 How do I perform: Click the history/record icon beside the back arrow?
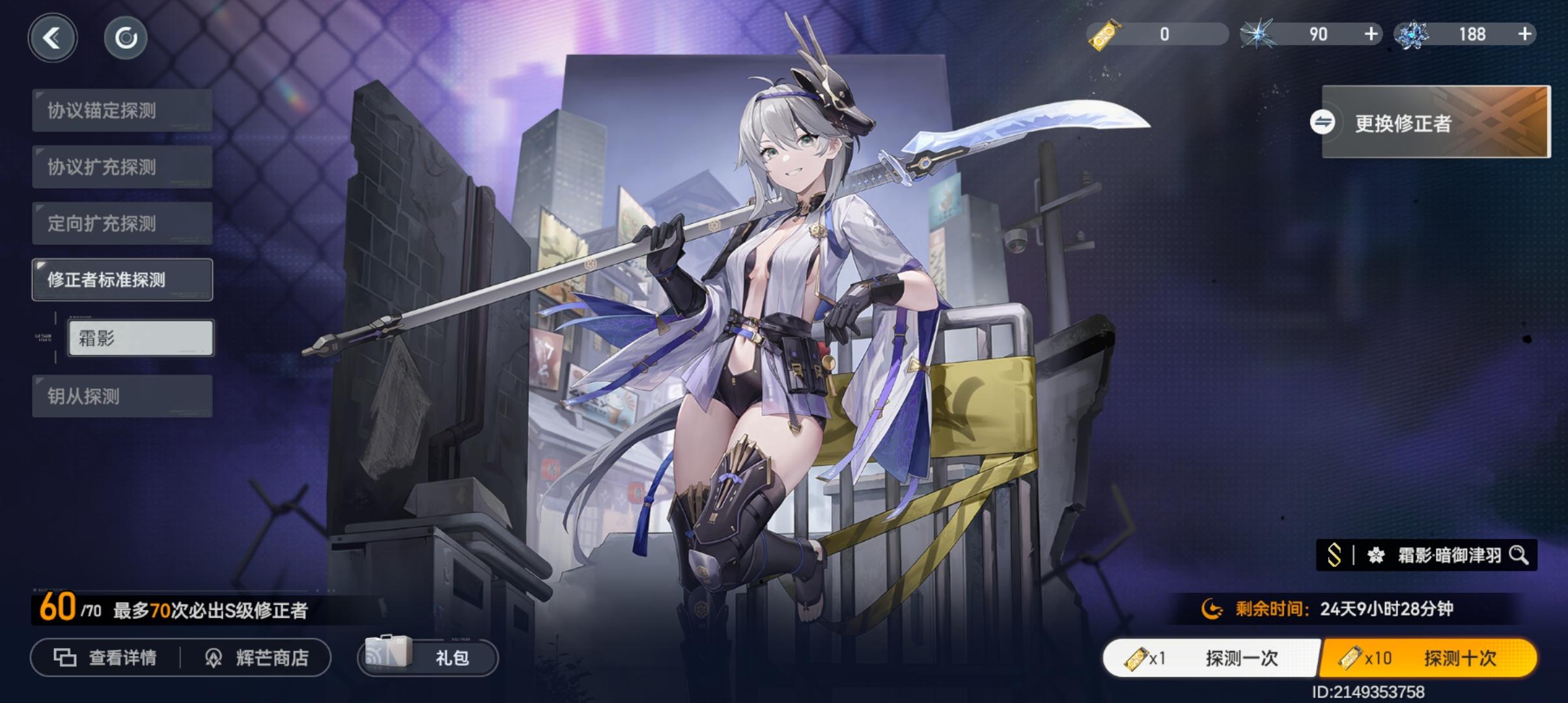[x=125, y=37]
